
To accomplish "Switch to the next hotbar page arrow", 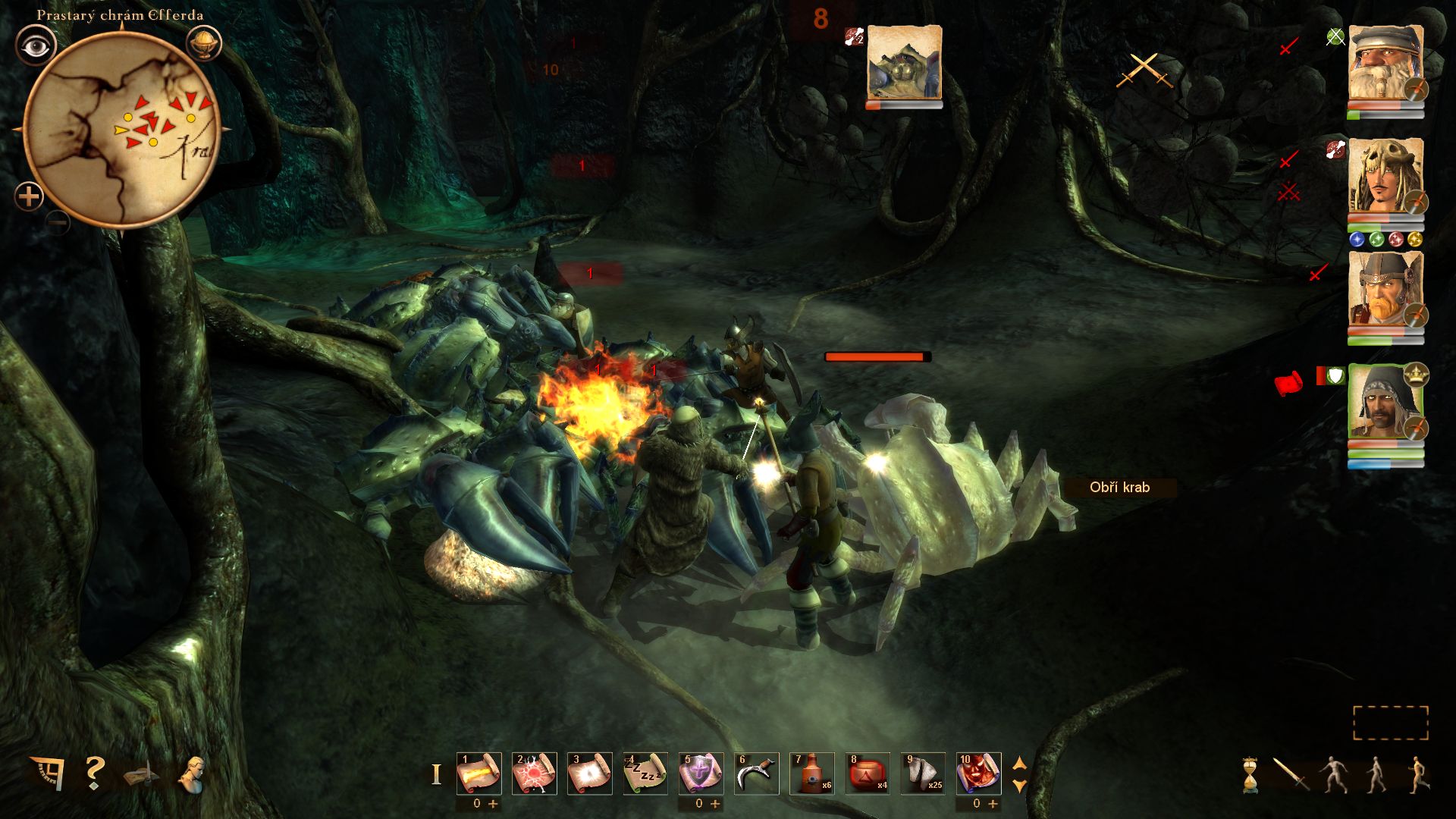I will (x=1020, y=787).
